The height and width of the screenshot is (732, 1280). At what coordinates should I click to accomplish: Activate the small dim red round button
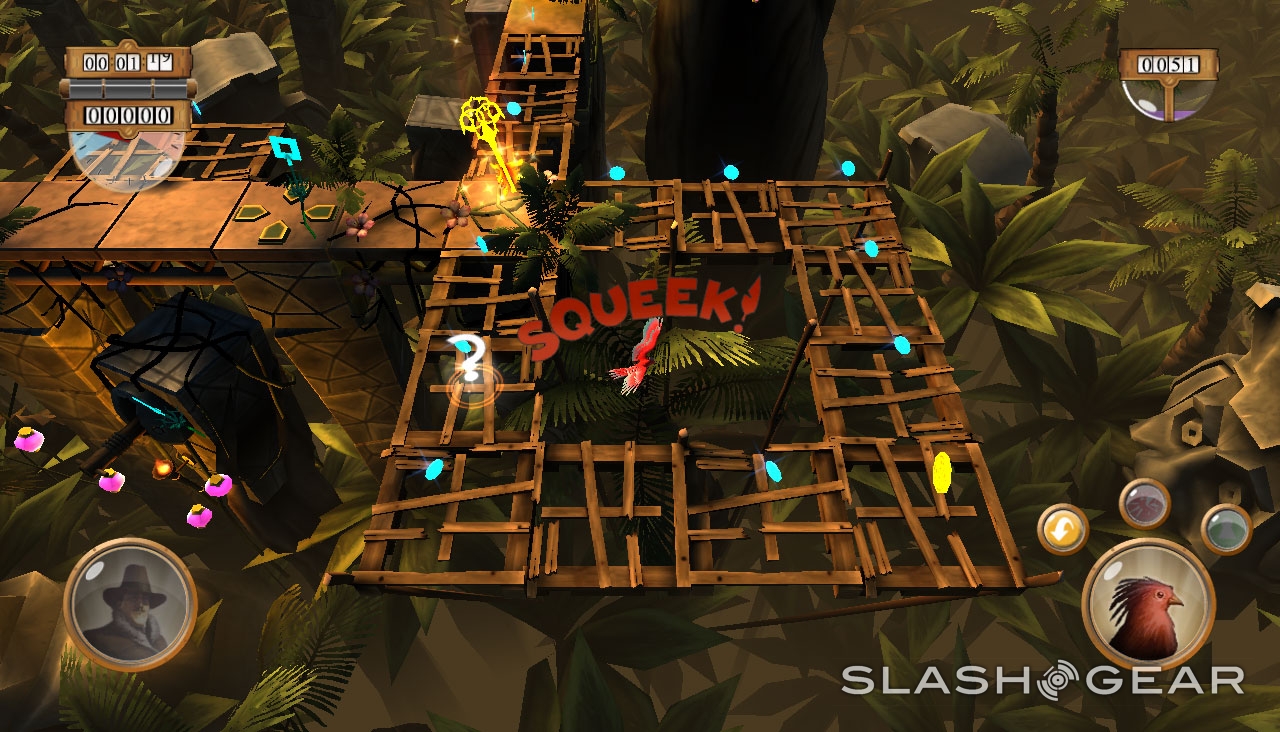tap(1145, 503)
